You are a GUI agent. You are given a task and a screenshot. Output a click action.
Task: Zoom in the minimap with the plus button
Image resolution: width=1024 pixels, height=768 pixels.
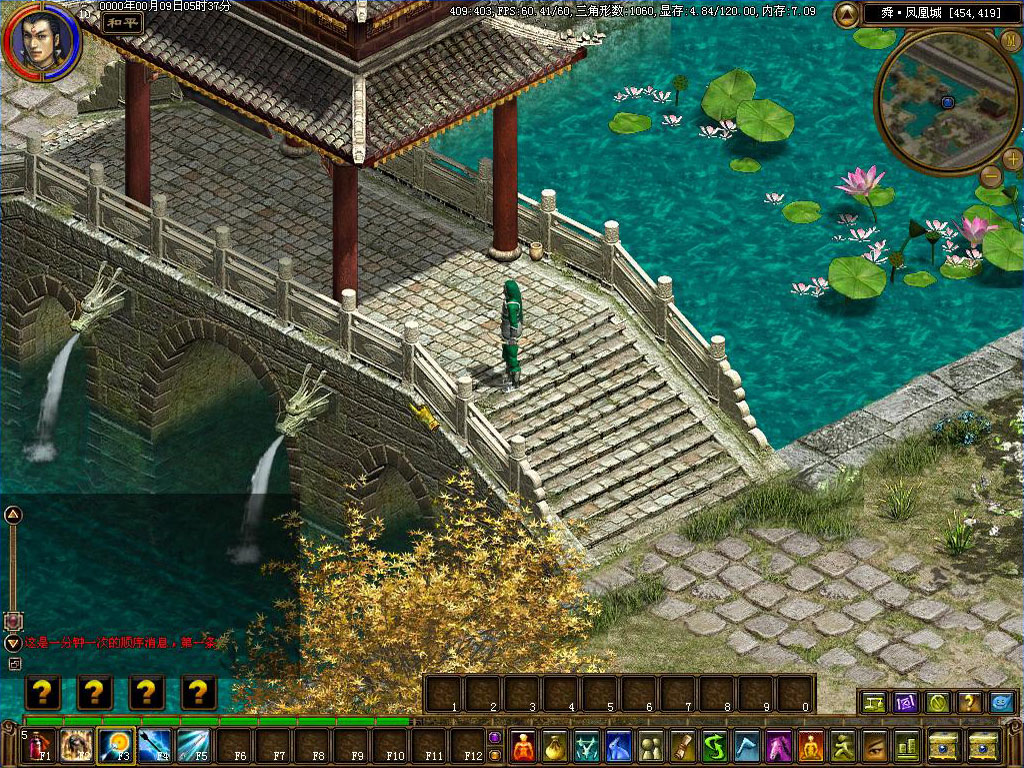coord(1012,158)
